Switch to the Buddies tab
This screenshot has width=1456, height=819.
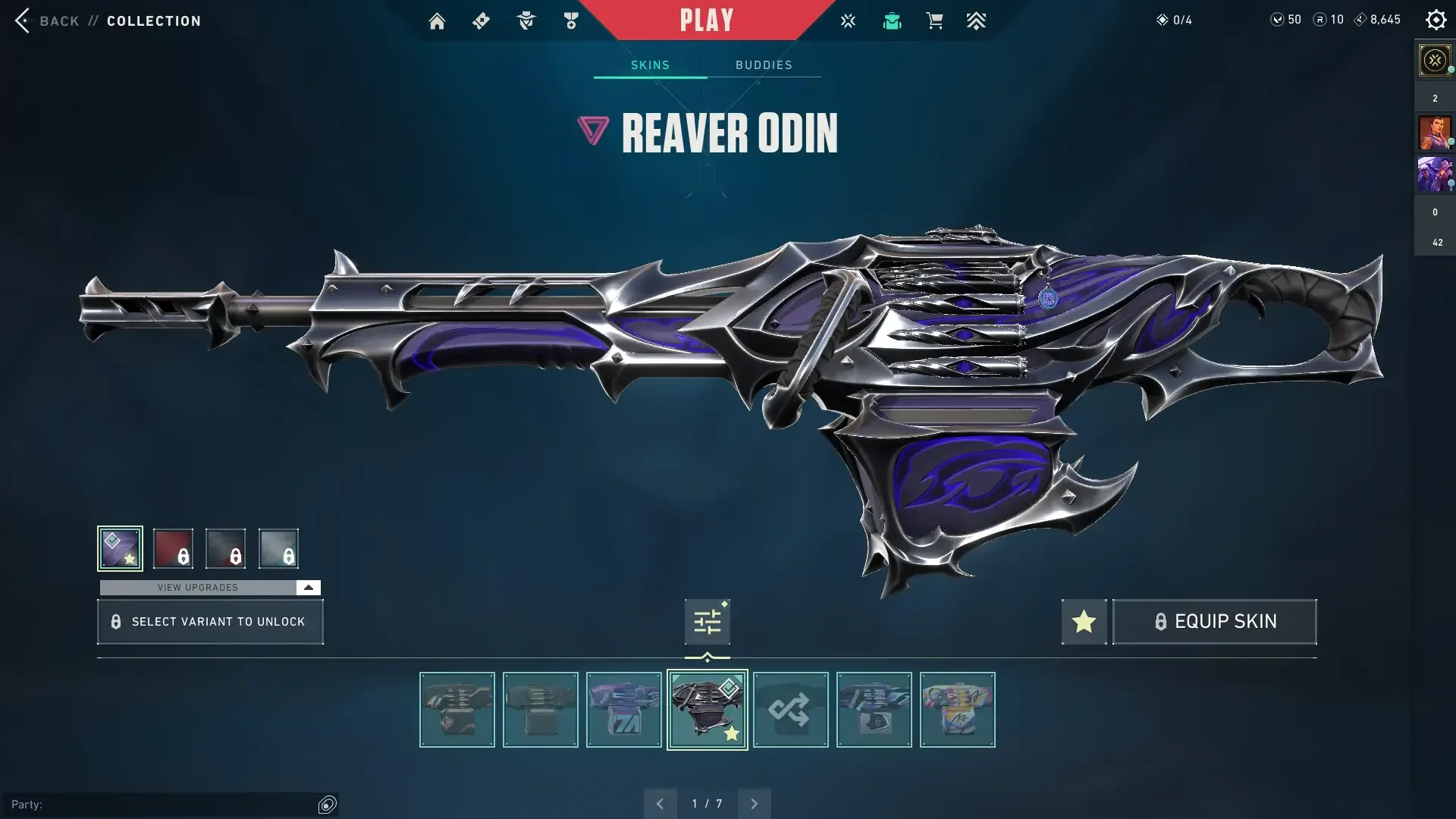point(764,64)
